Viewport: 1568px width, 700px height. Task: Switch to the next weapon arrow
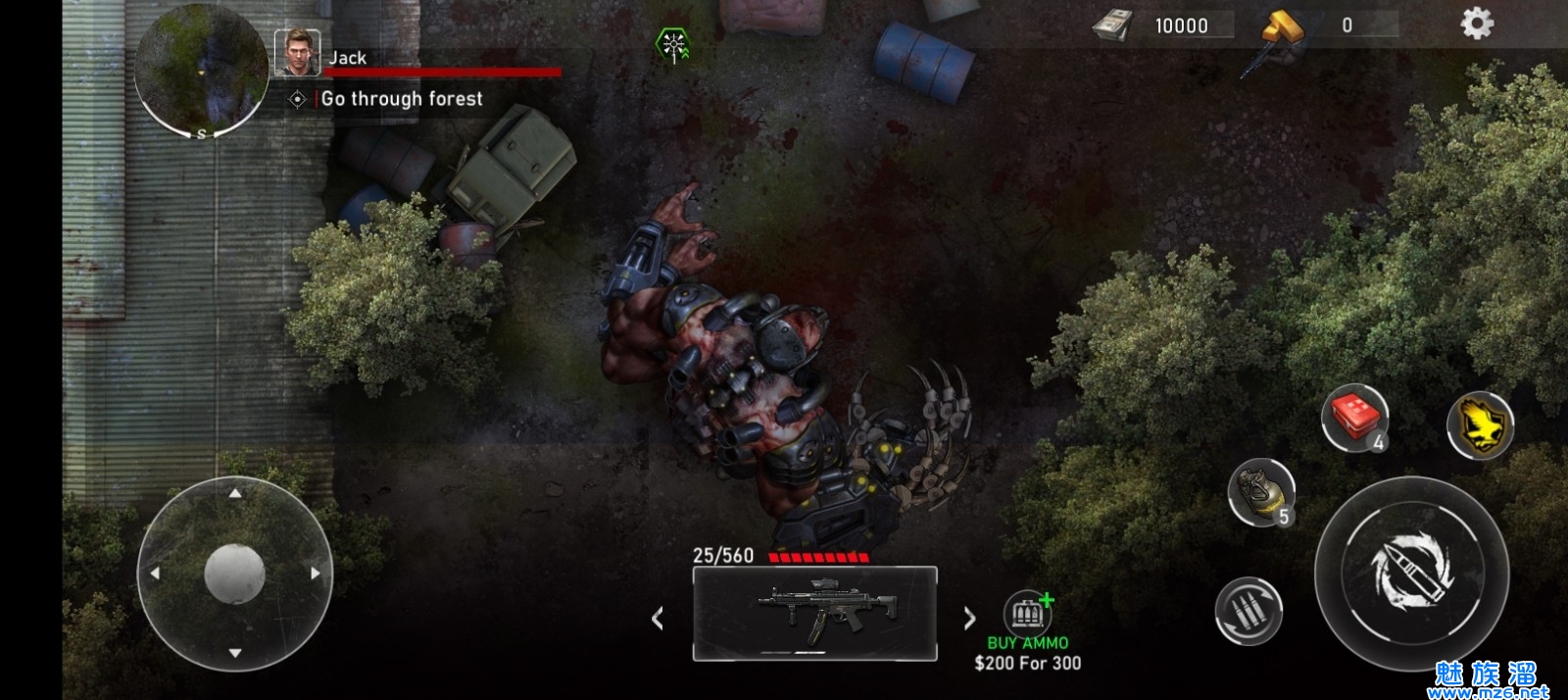(969, 618)
